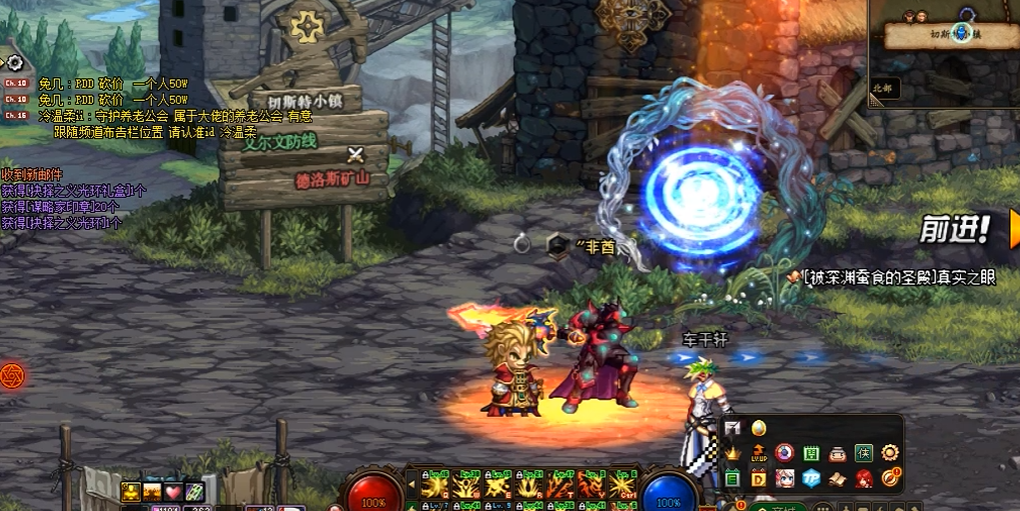Click the orange arrow beside 前进!
The height and width of the screenshot is (511, 1020).
click(1013, 228)
